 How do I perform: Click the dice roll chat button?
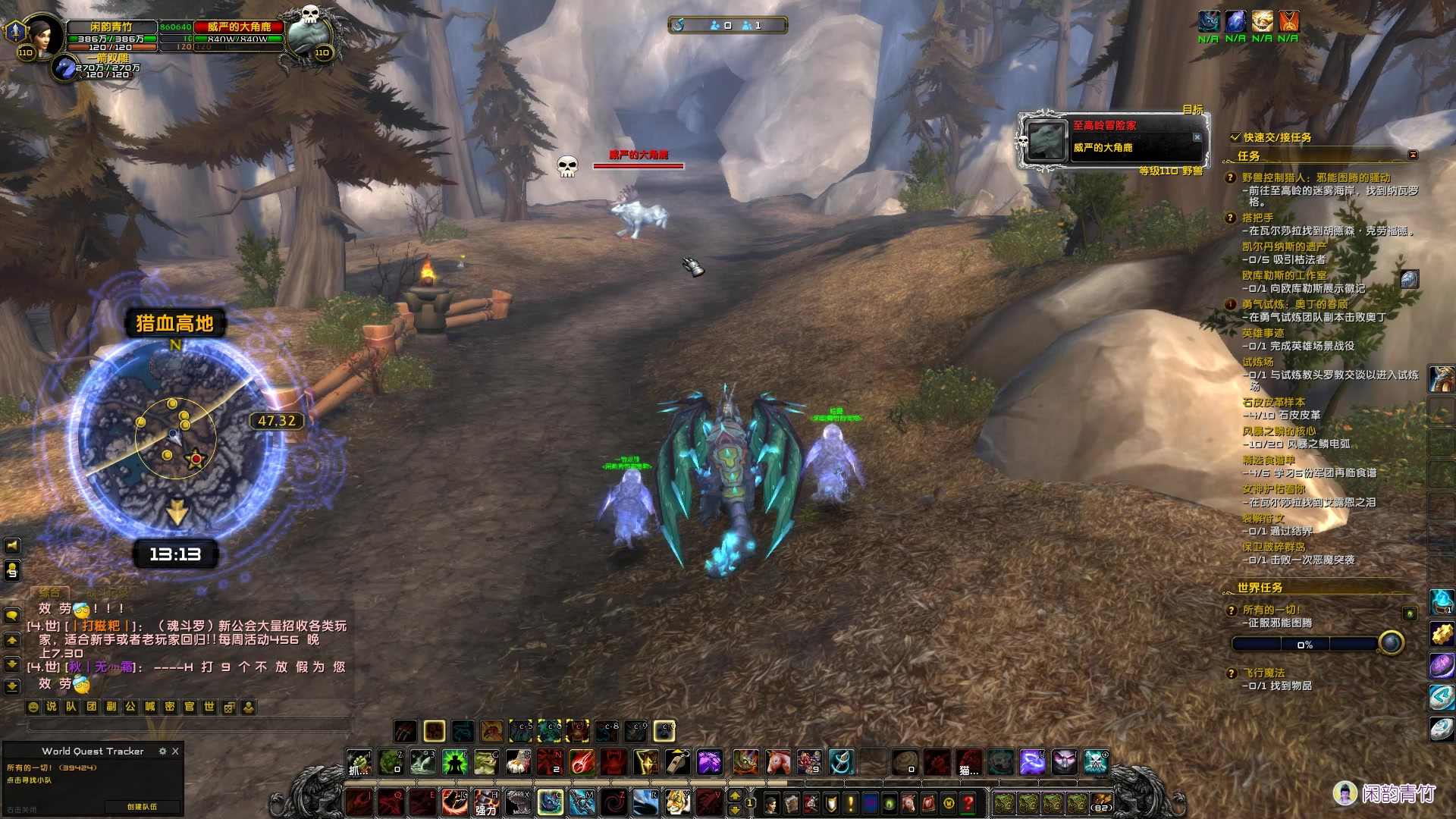(229, 707)
